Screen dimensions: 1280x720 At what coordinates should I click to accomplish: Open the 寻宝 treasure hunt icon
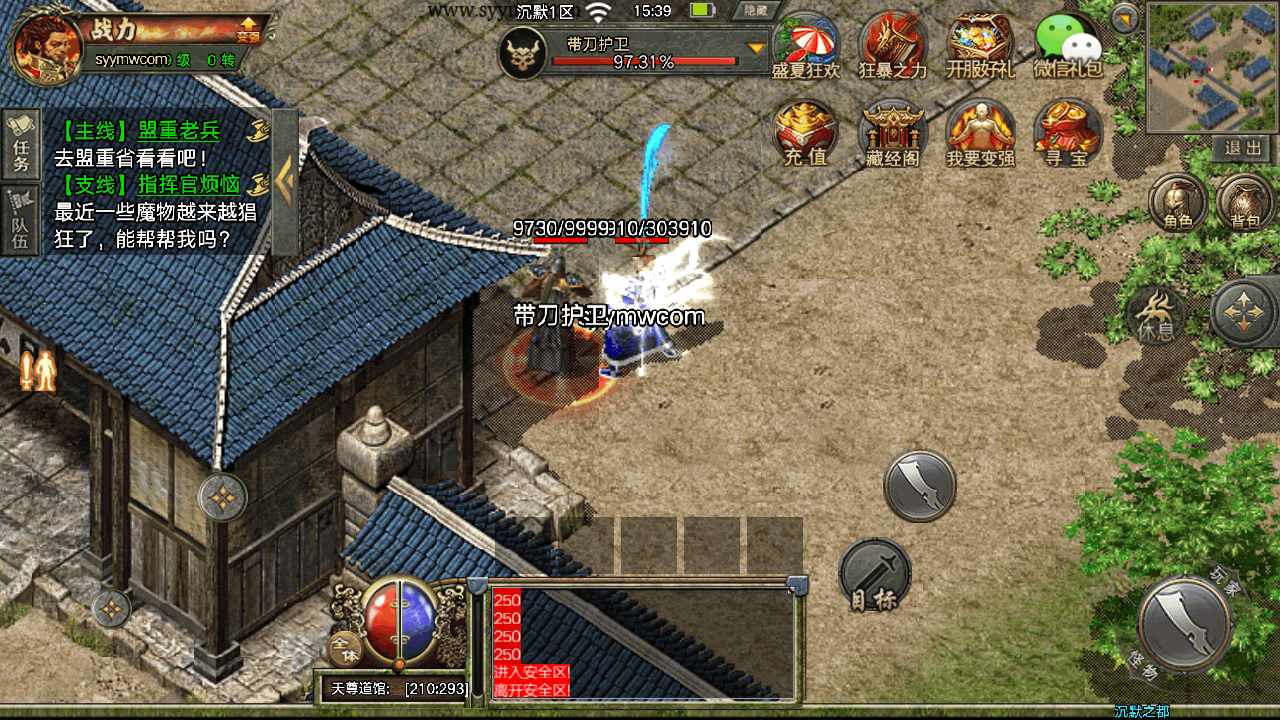coord(1068,132)
